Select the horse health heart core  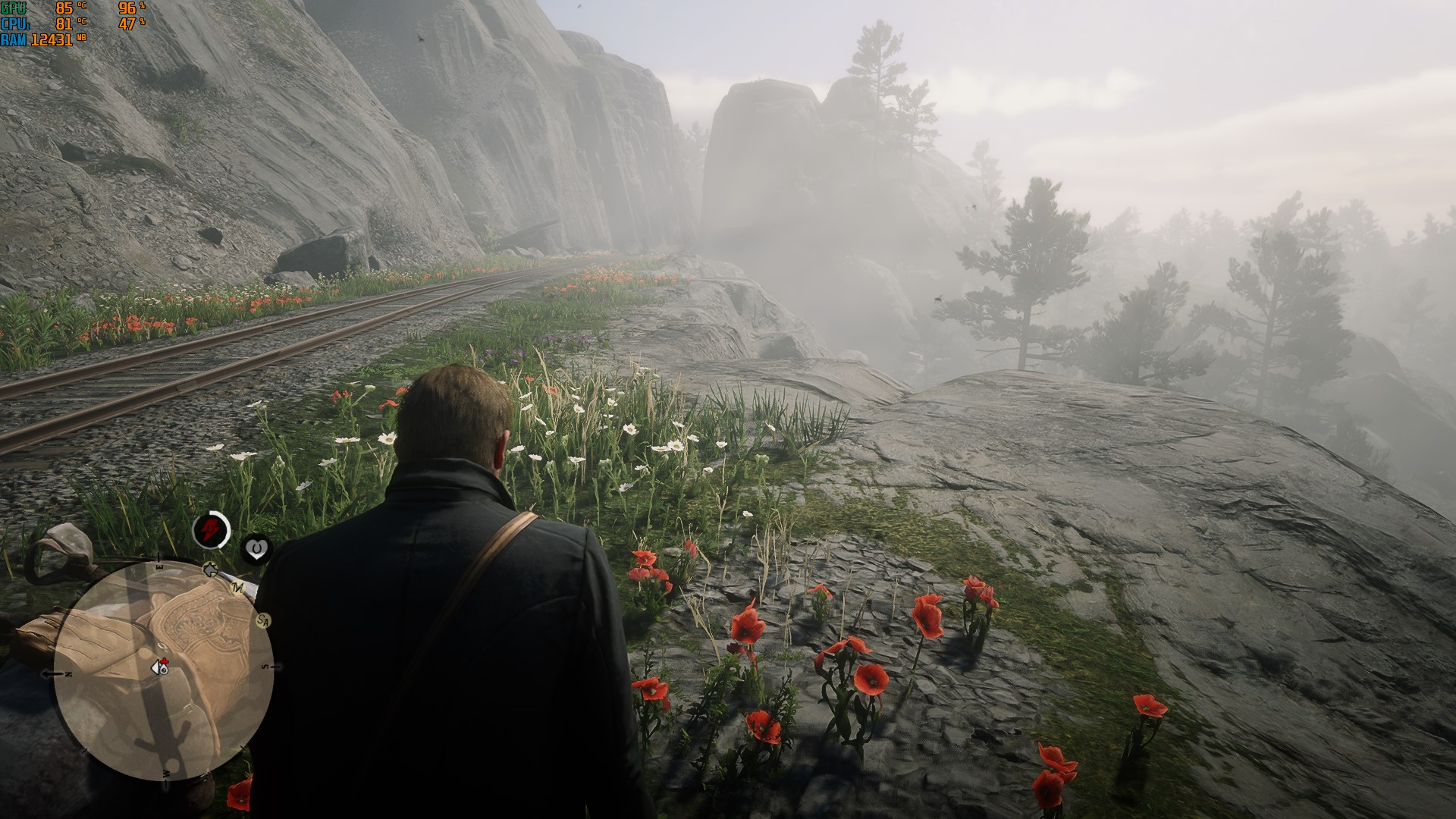click(x=256, y=548)
